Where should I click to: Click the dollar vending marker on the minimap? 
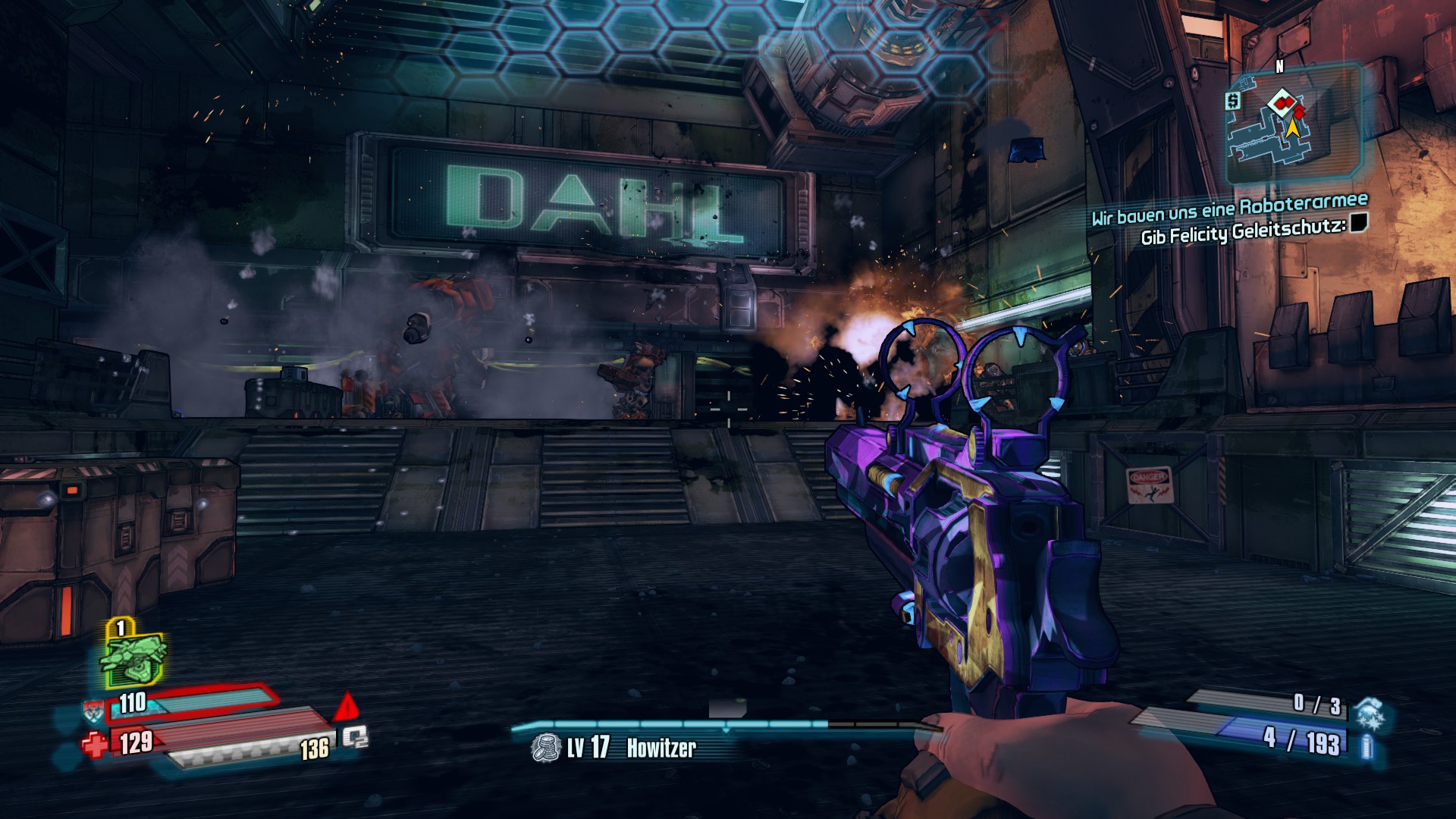[1234, 100]
